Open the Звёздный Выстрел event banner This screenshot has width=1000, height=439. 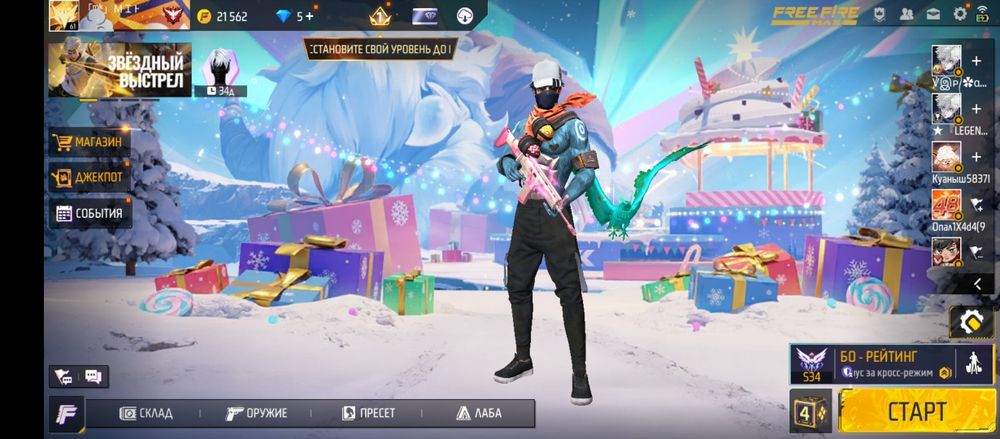point(119,70)
